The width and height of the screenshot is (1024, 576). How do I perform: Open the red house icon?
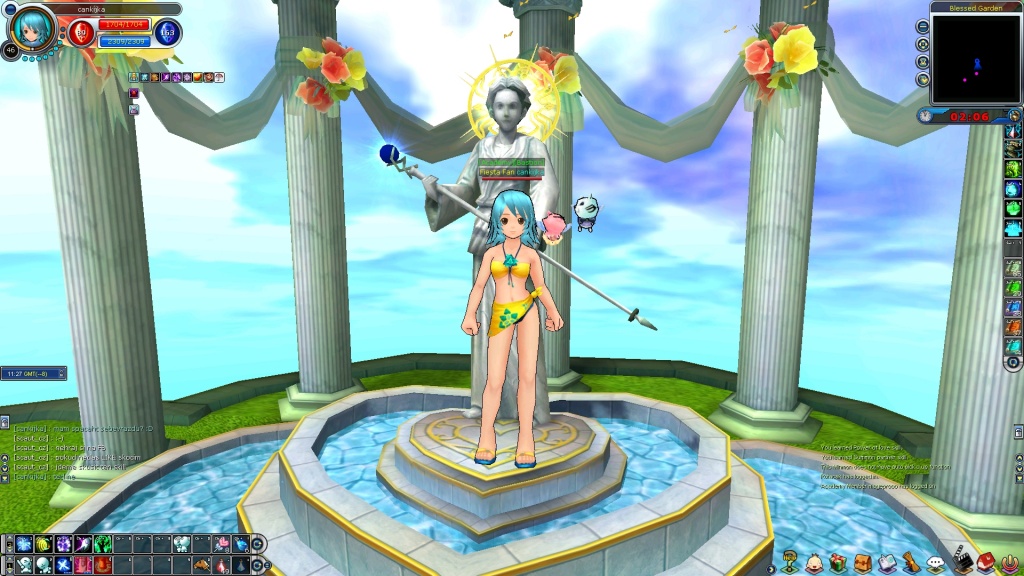click(985, 563)
